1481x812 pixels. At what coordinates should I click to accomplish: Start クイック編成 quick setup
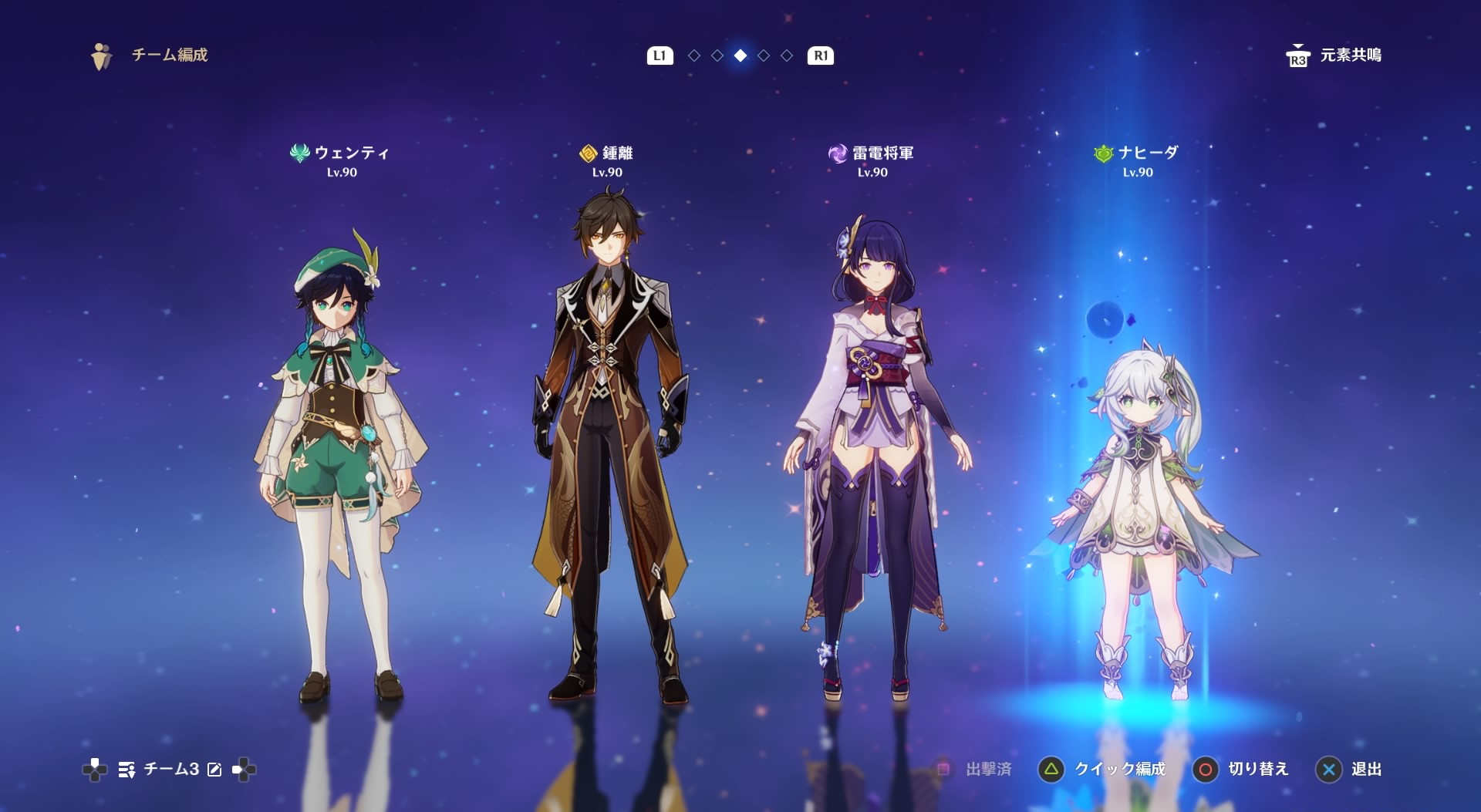click(1103, 770)
